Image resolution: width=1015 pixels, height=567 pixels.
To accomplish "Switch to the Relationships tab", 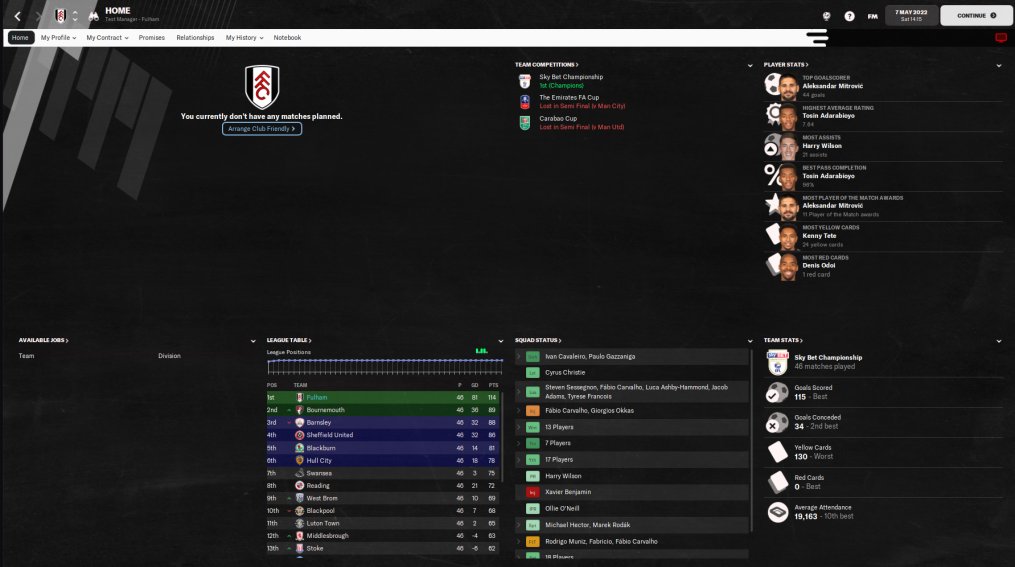I will (x=195, y=38).
